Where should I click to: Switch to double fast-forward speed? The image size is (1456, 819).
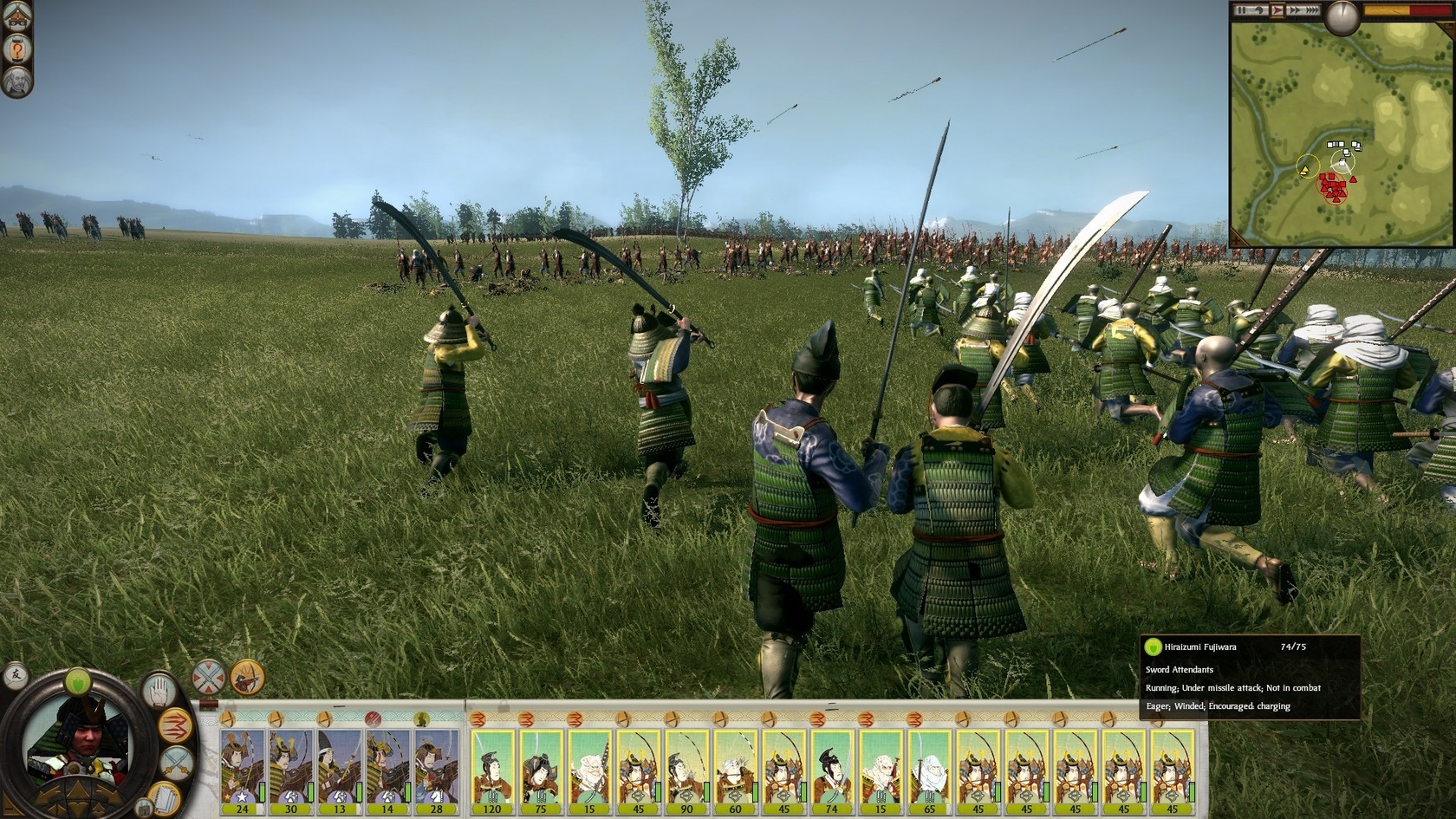coord(1295,10)
